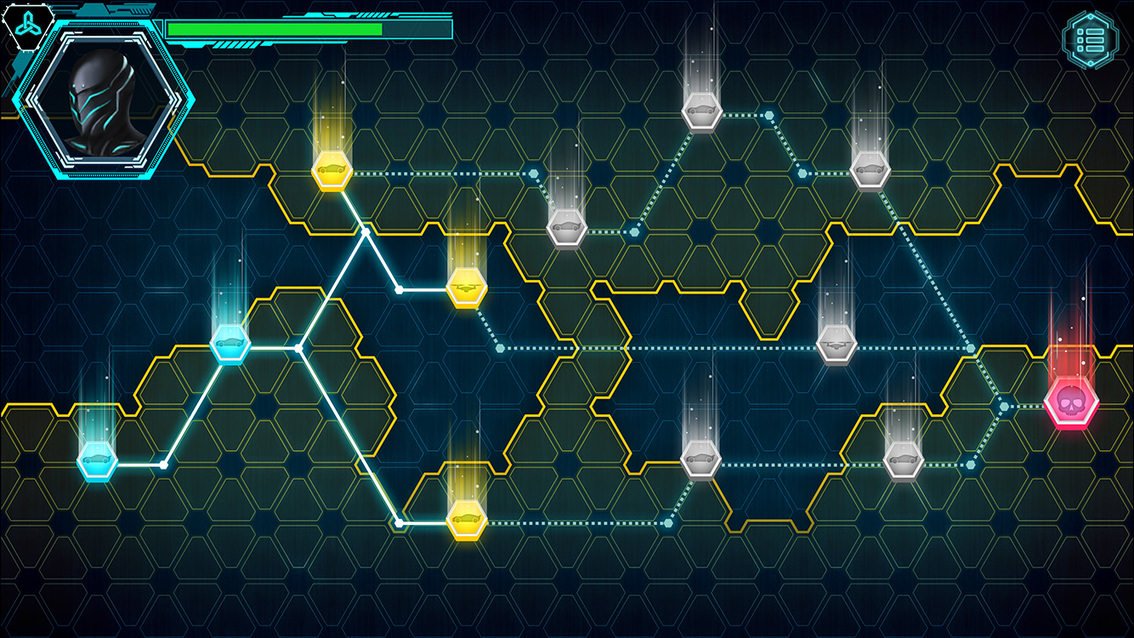
Task: Open the list menu hexagon button
Action: coord(1089,40)
